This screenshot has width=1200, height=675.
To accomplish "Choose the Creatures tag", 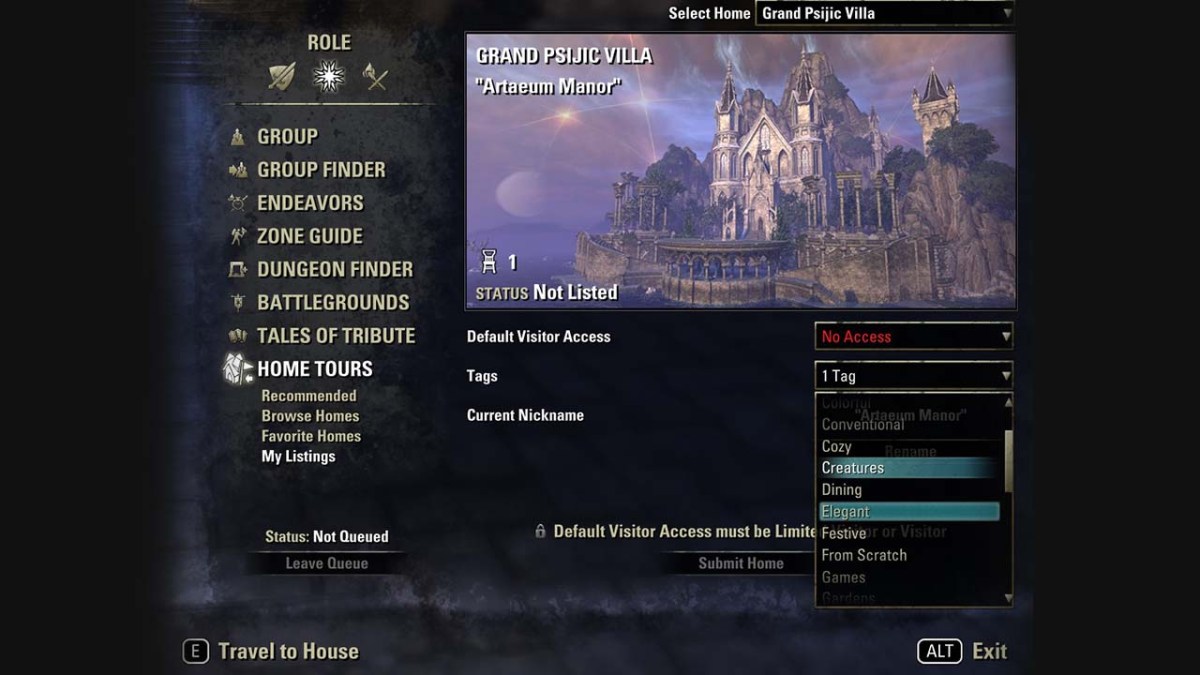I will coord(853,468).
